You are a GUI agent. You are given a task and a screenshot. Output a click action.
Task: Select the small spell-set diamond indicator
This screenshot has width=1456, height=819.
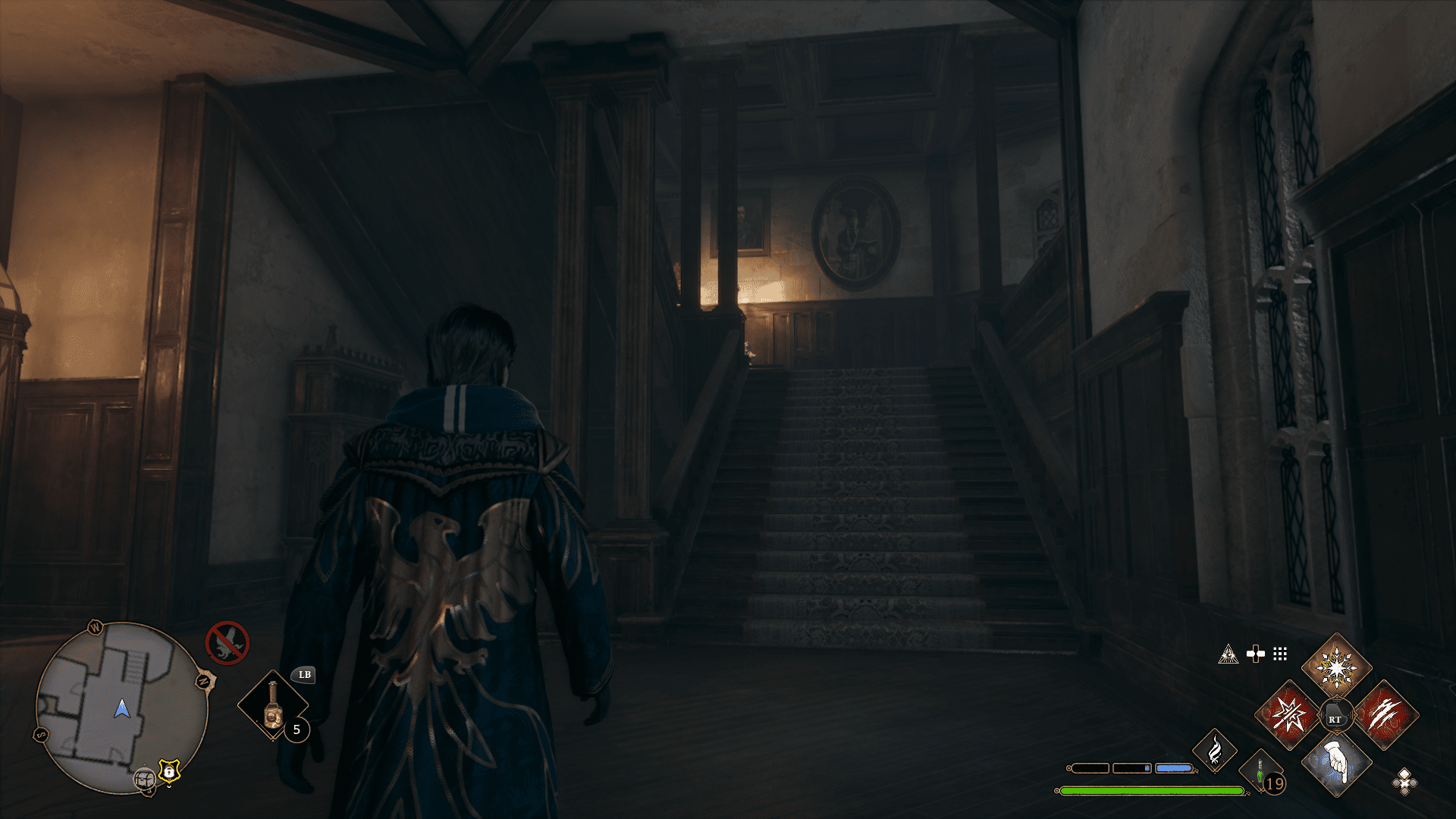pyautogui.click(x=1404, y=781)
